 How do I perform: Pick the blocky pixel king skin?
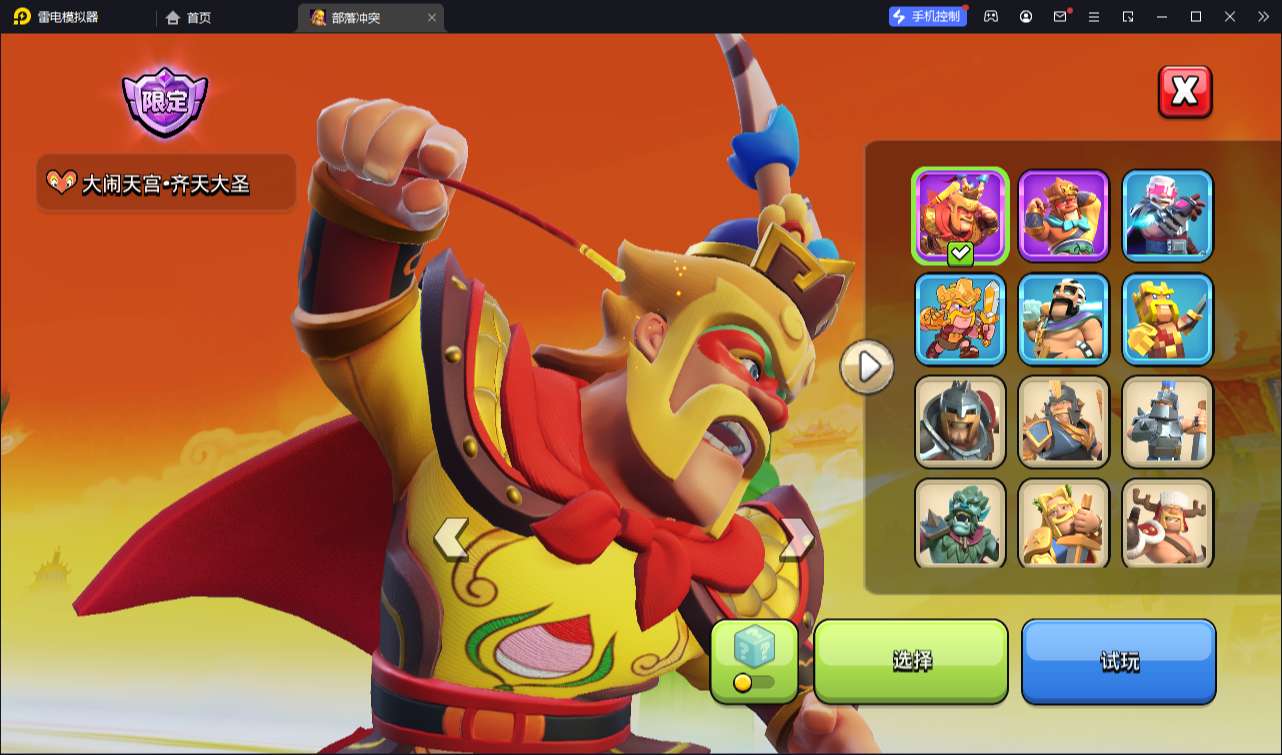(x=1167, y=318)
